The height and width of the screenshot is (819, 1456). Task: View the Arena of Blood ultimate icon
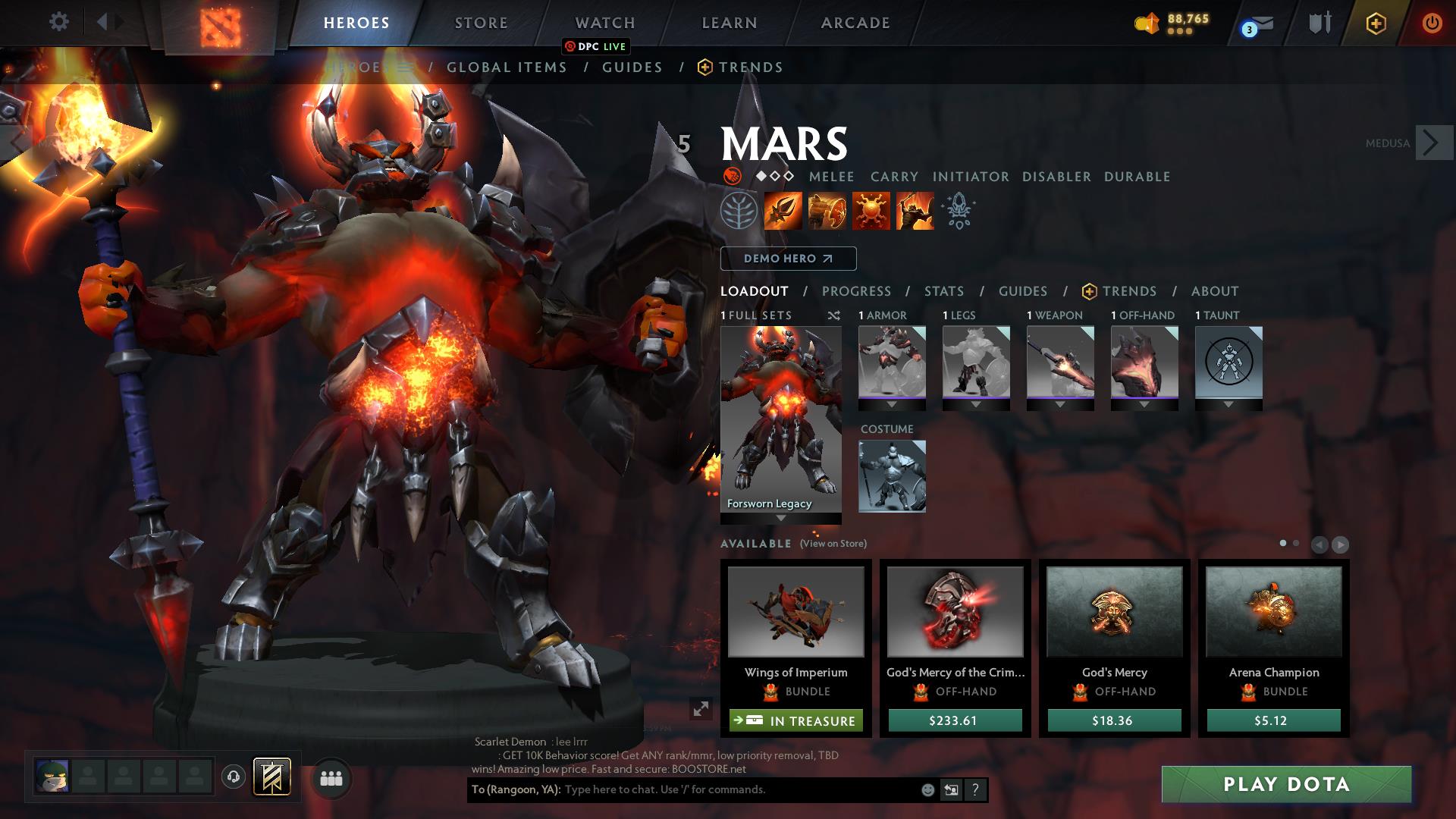coord(914,211)
